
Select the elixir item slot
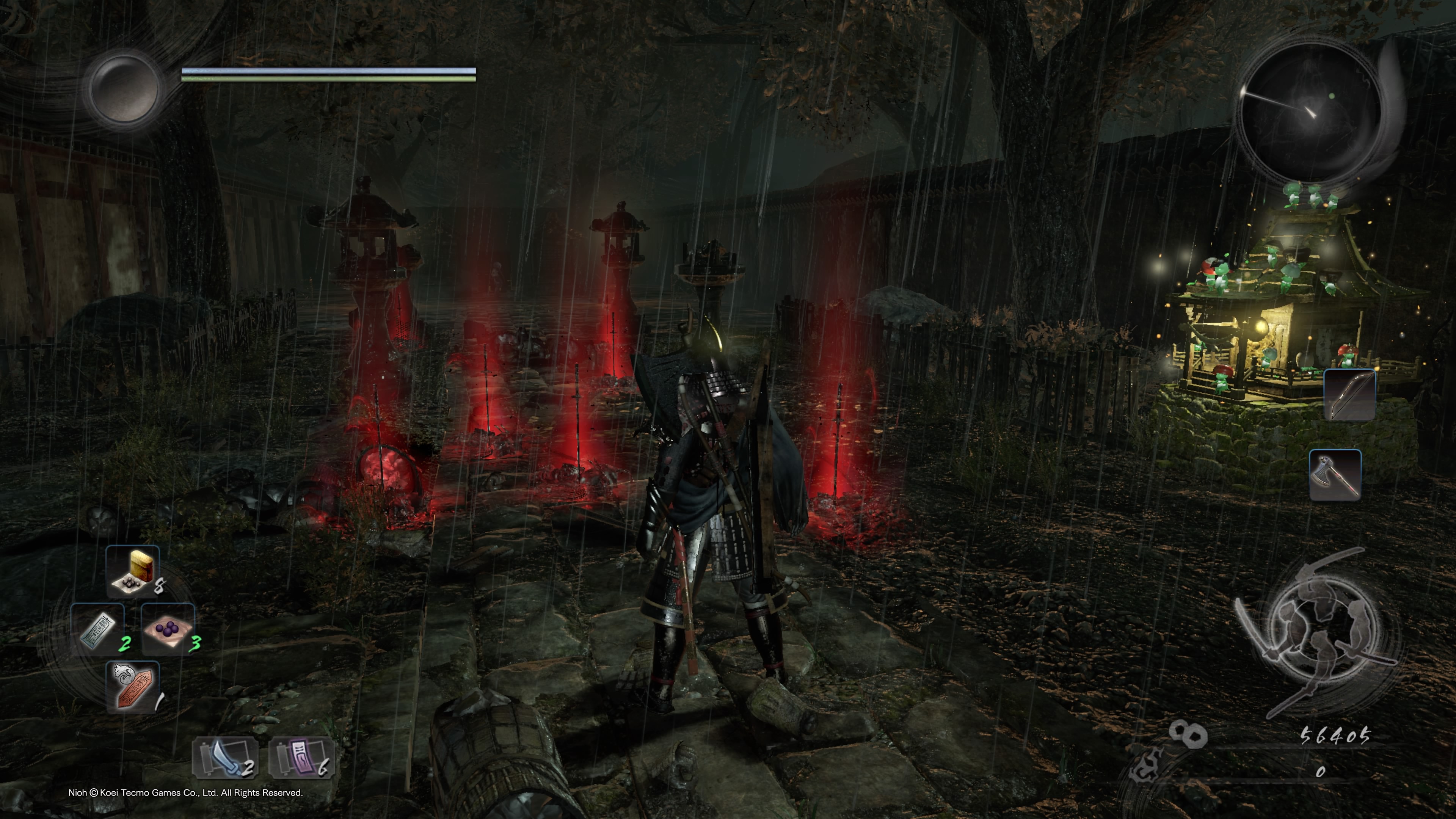point(133,571)
